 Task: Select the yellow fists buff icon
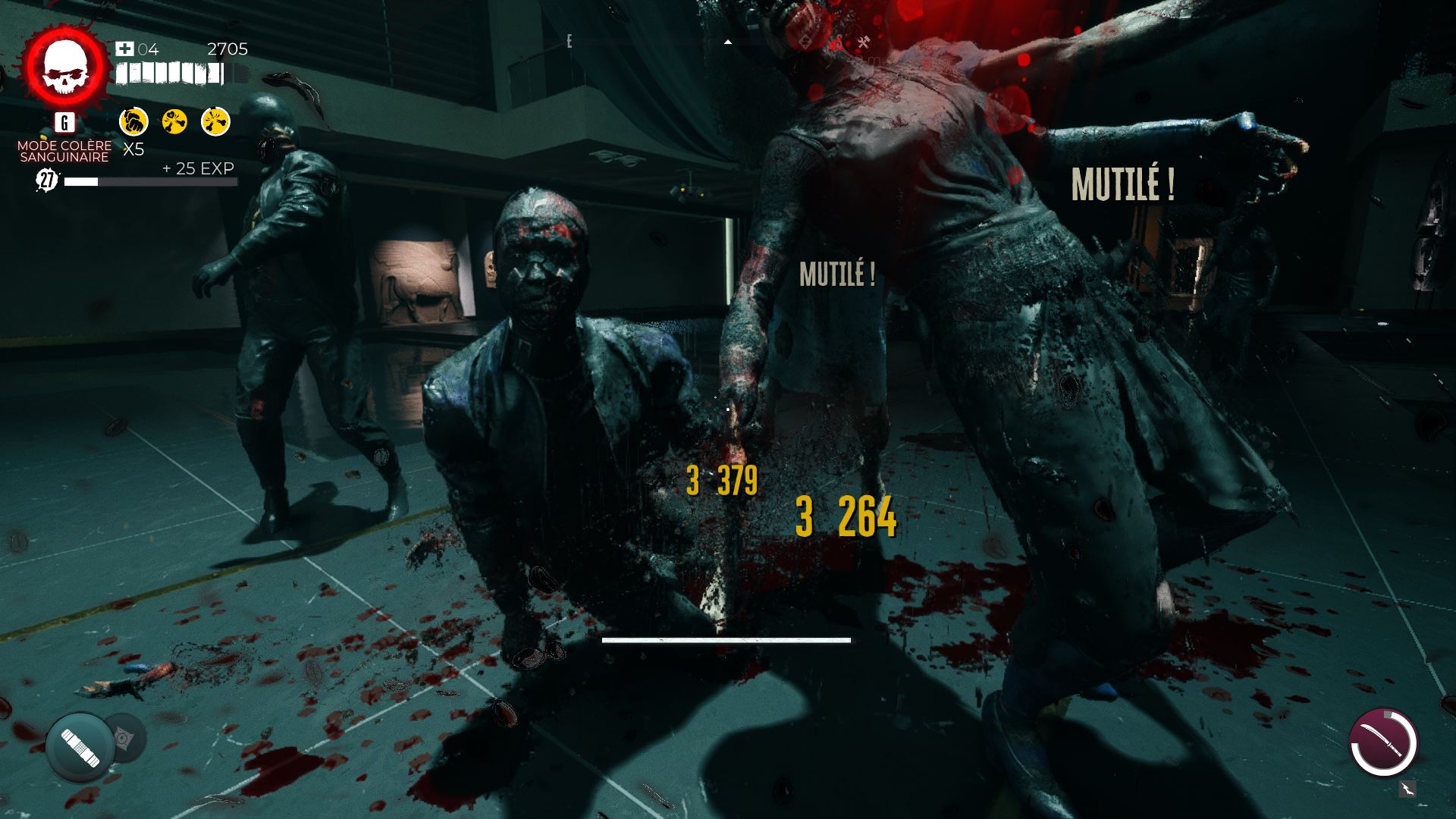(x=133, y=121)
